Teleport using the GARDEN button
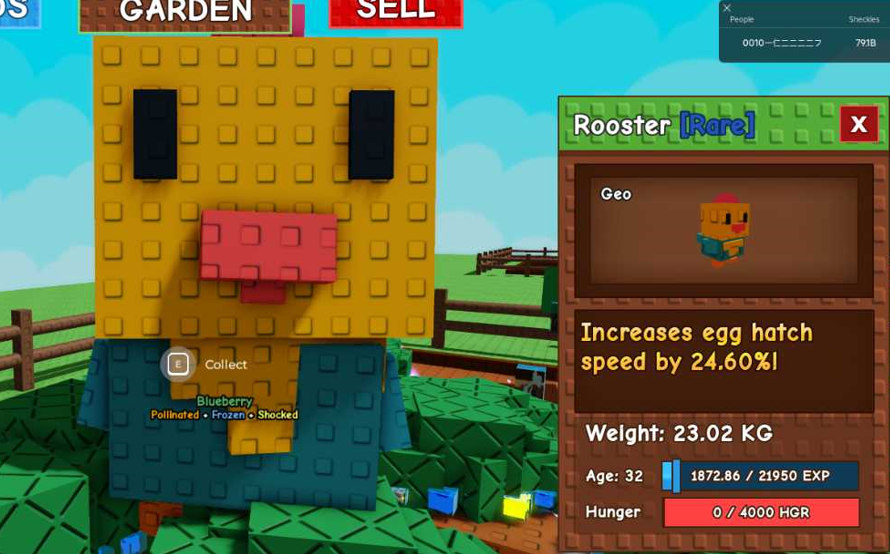The image size is (890, 554). [186, 13]
